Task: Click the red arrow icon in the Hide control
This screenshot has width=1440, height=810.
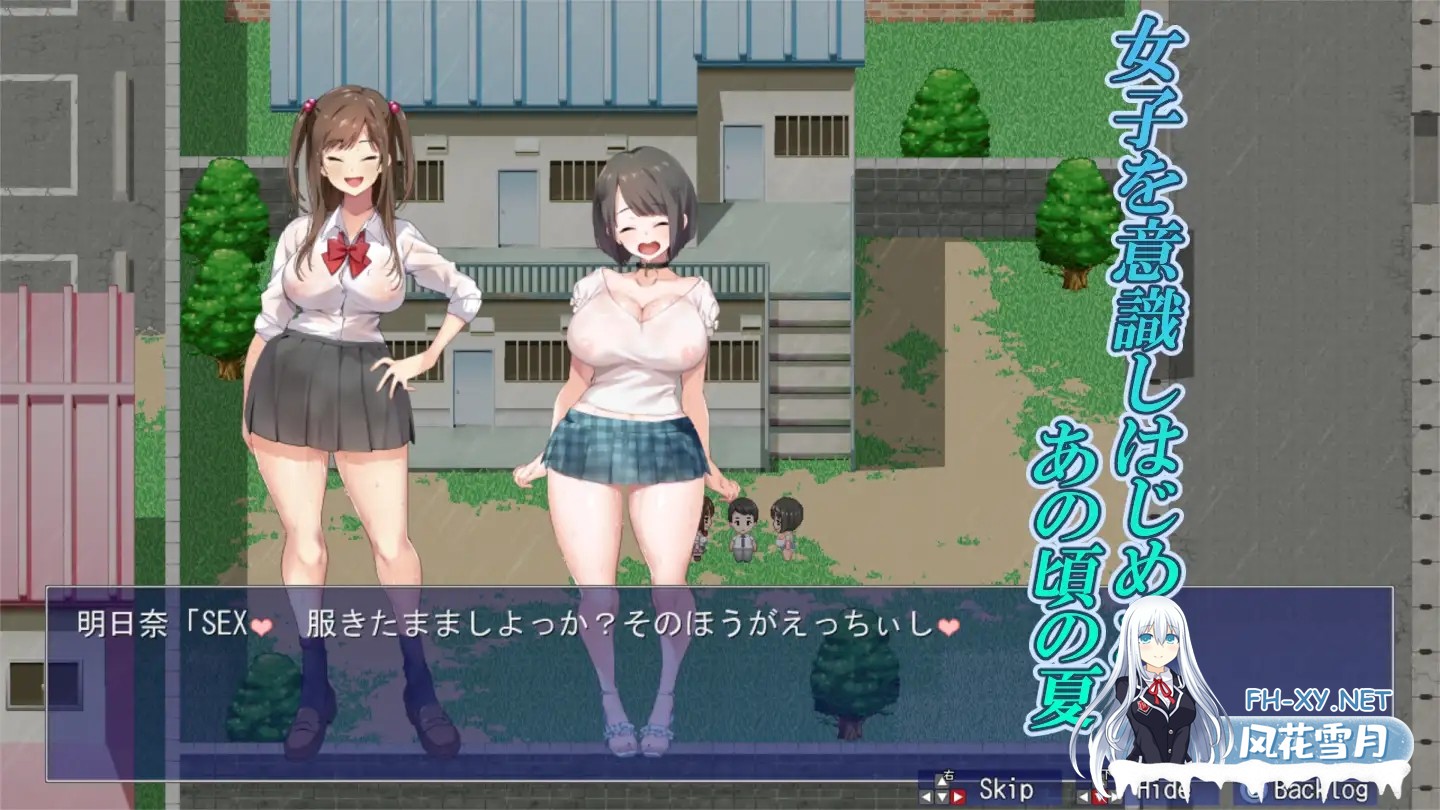Action: (x=1098, y=797)
